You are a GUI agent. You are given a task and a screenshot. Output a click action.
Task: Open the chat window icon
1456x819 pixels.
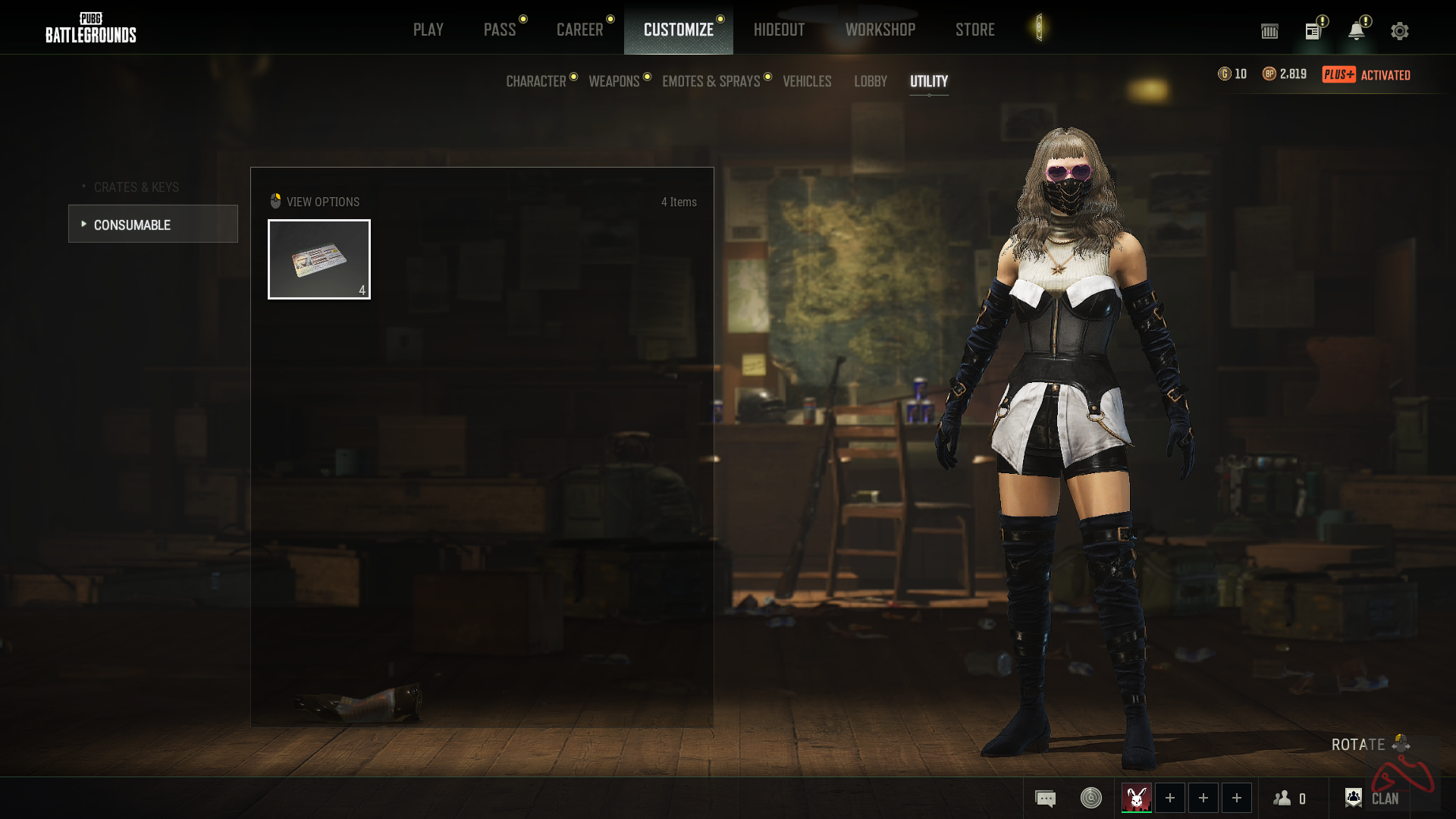tap(1045, 799)
